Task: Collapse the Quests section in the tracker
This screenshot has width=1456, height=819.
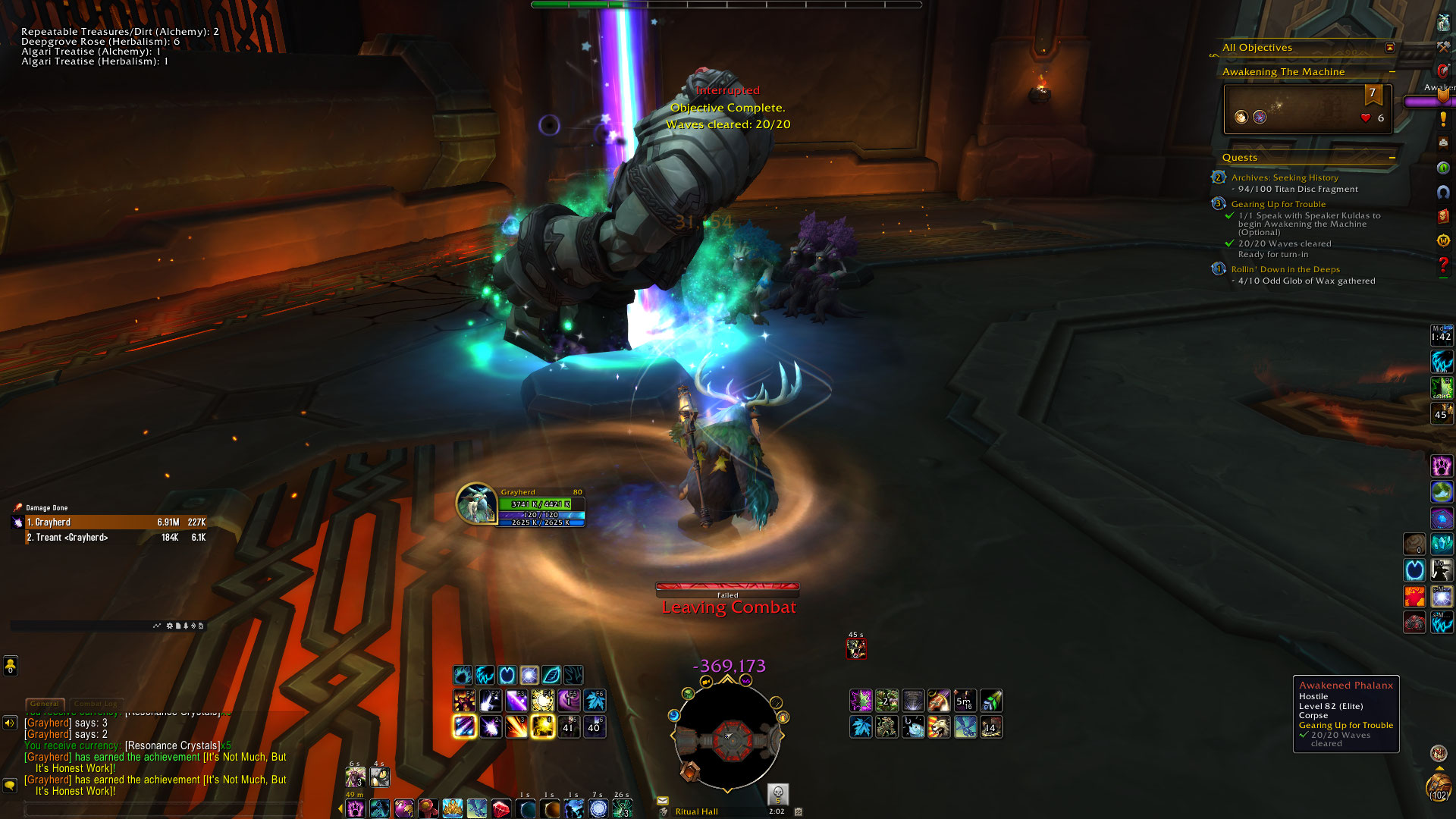Action: tap(1392, 158)
